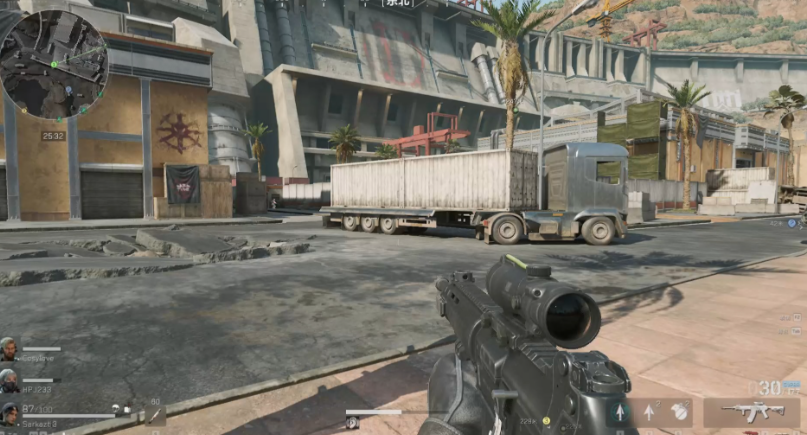Select the top teammate's portrait
Image resolution: width=807 pixels, height=435 pixels.
(x=9, y=349)
